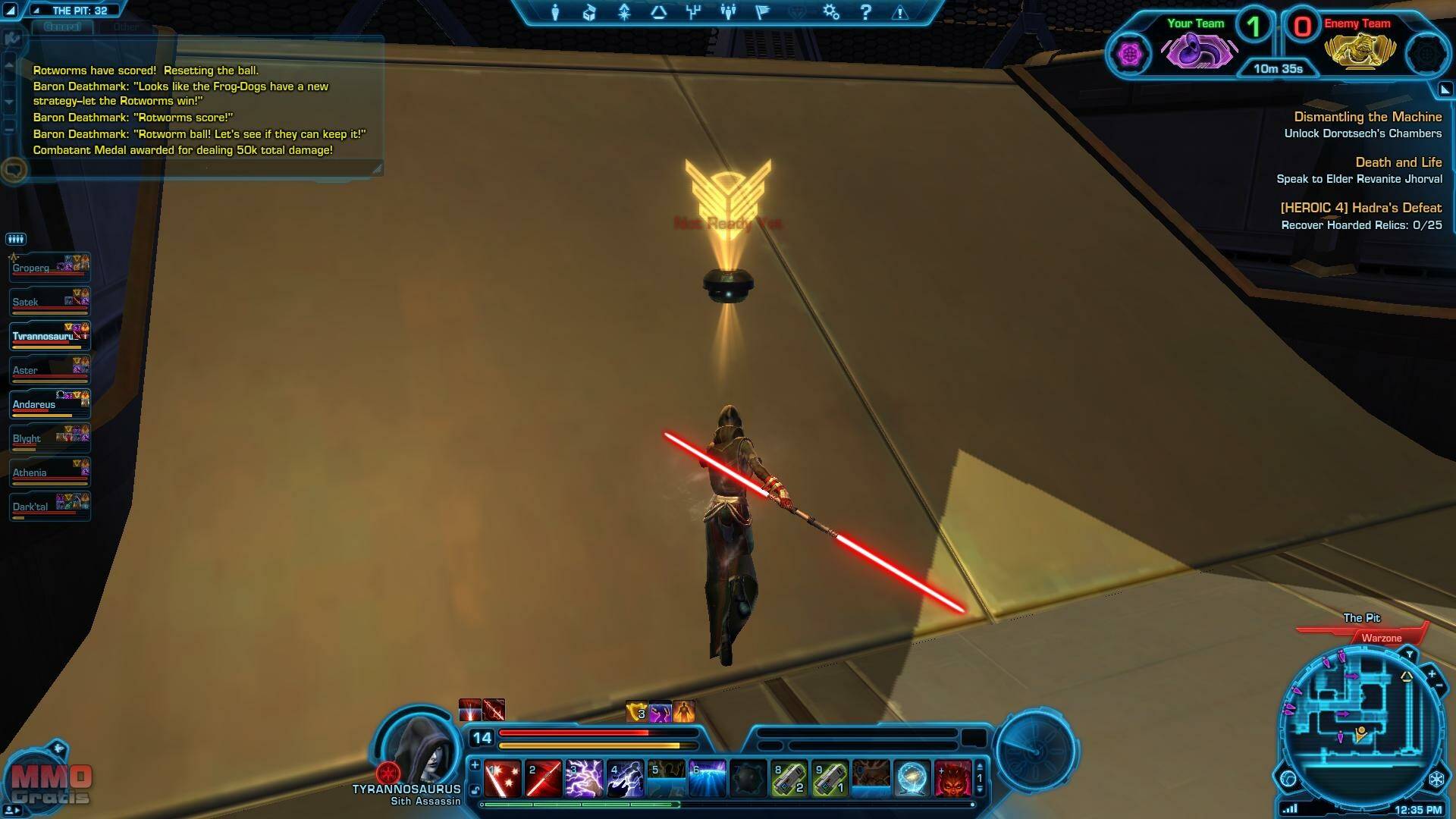Use the red saber slash ability in slot 2

[x=544, y=779]
